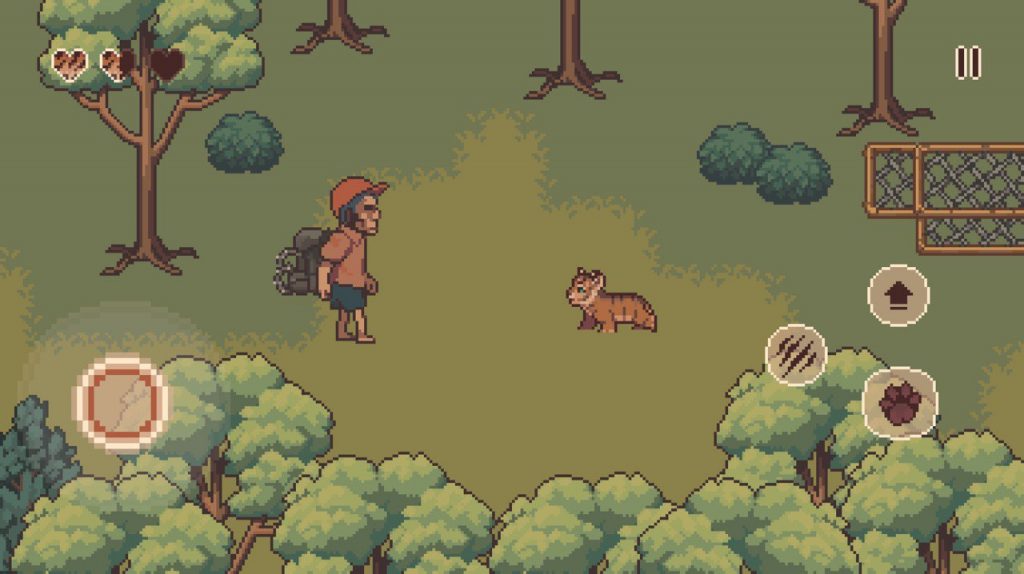Viewport: 1024px width, 574px height.
Task: Tap the paw print action button
Action: [x=900, y=403]
